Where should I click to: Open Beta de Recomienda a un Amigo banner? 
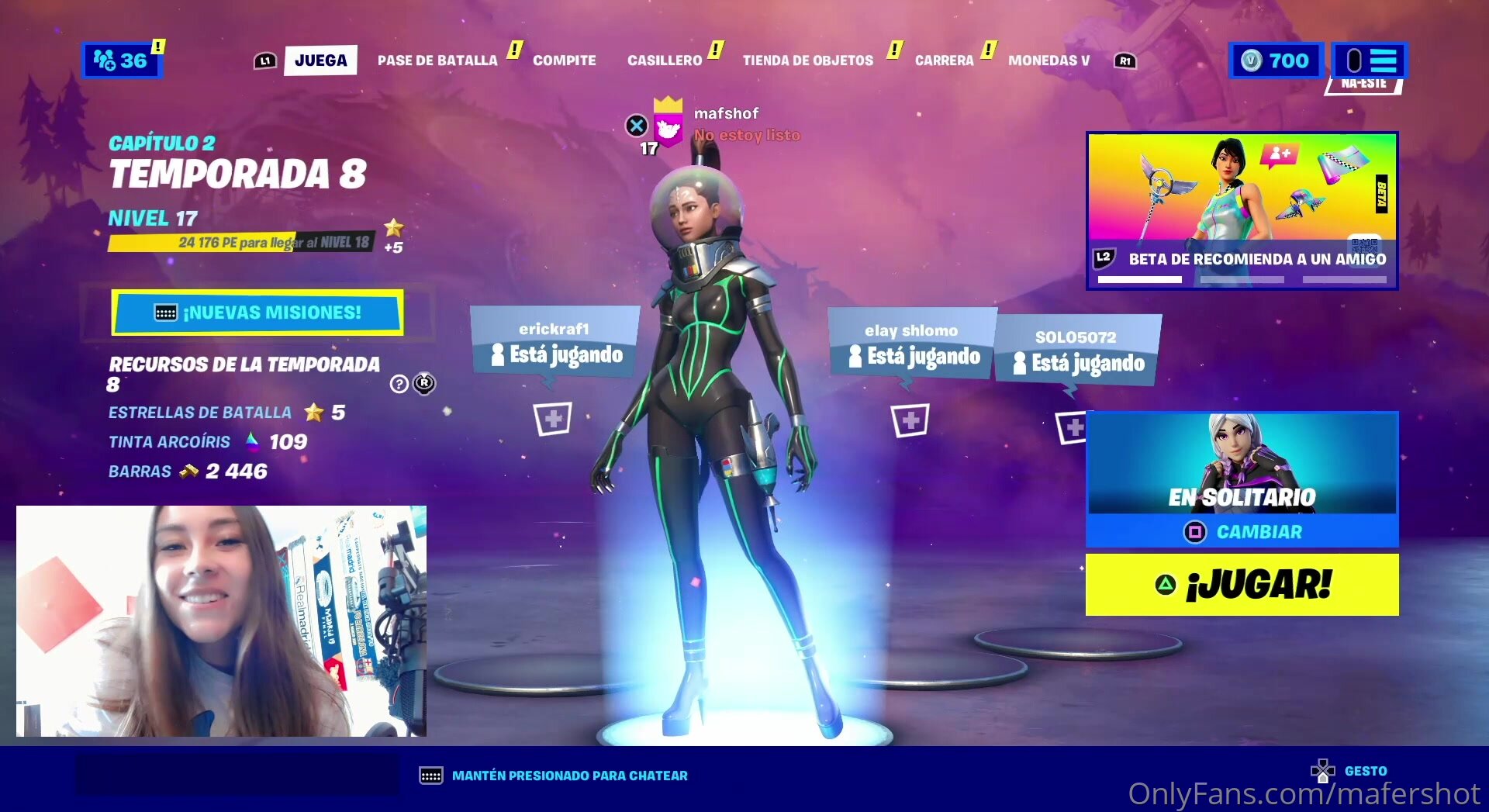point(1242,211)
